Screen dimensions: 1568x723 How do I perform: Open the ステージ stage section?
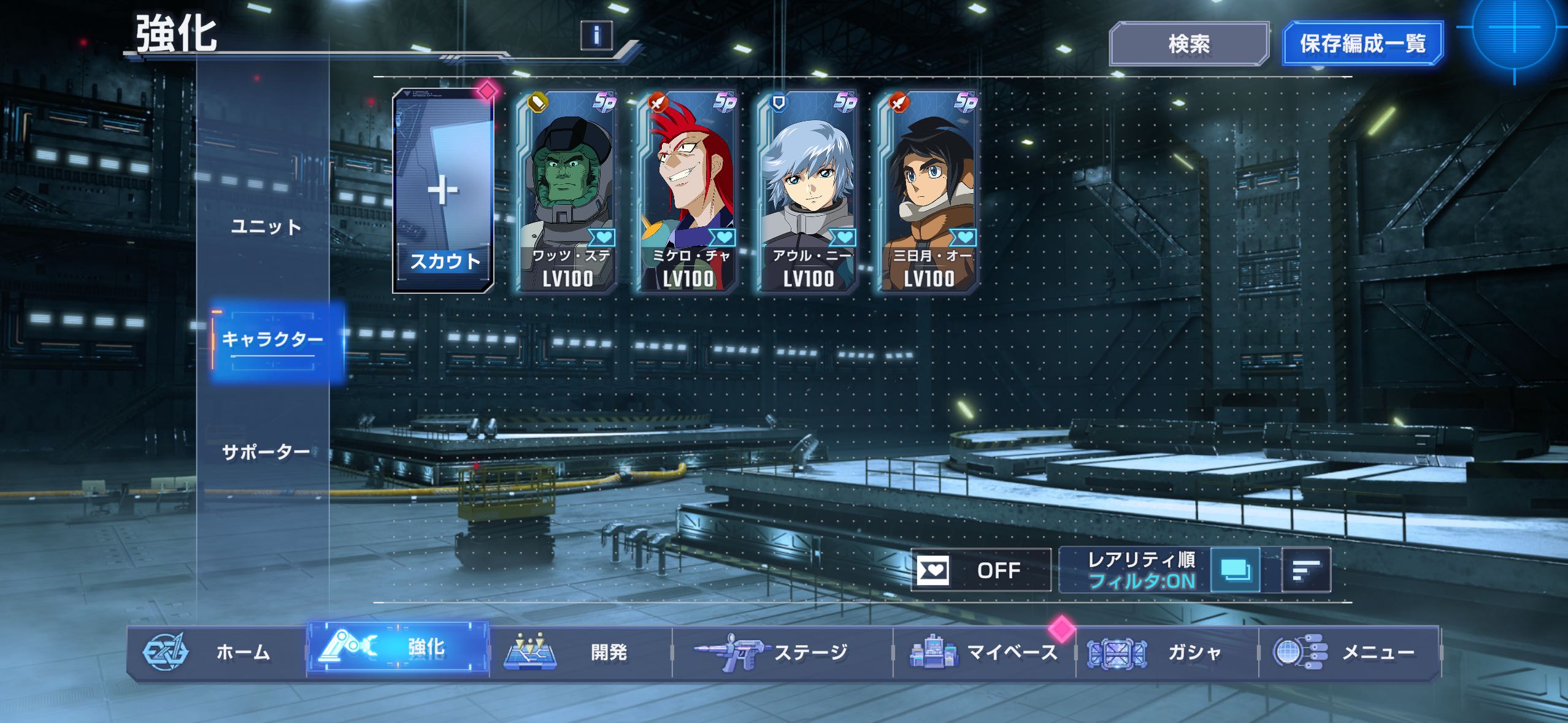tap(782, 652)
